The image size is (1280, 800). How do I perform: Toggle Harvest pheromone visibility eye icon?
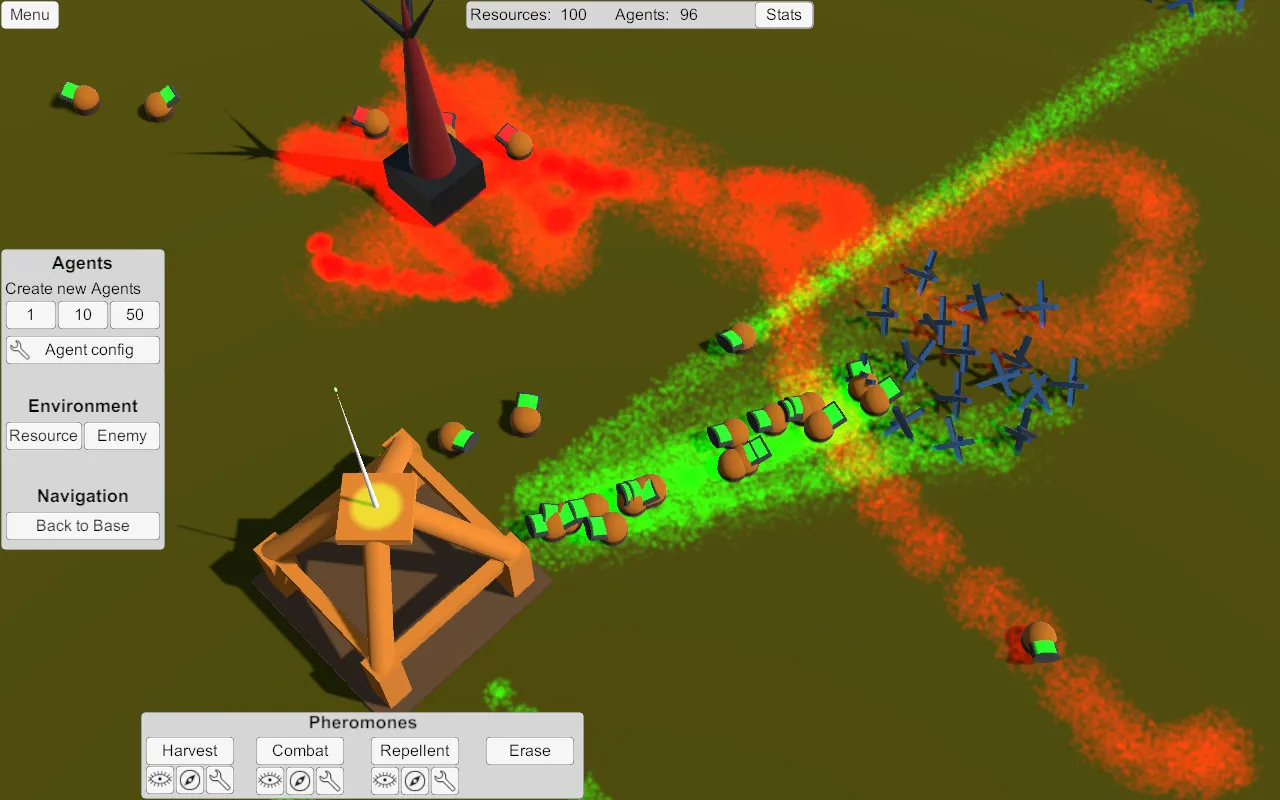coord(160,781)
